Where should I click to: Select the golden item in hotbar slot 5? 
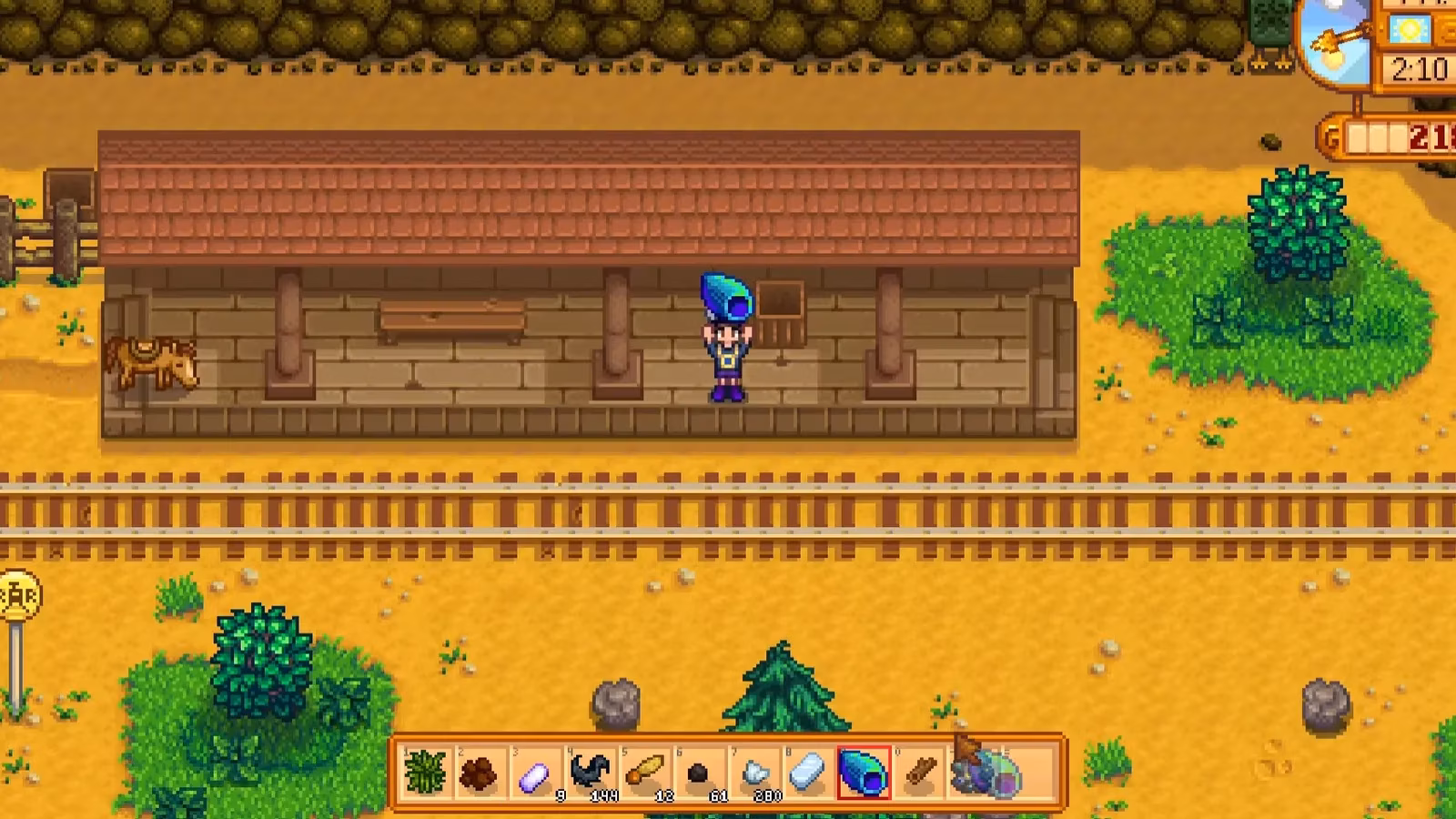pos(646,771)
